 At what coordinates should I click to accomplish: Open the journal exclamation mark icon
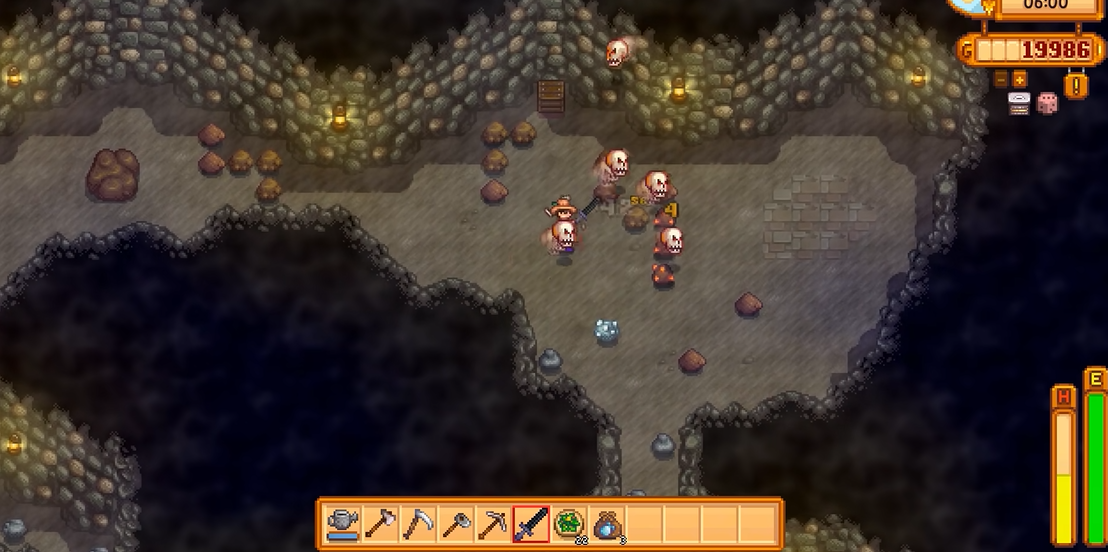1076,86
